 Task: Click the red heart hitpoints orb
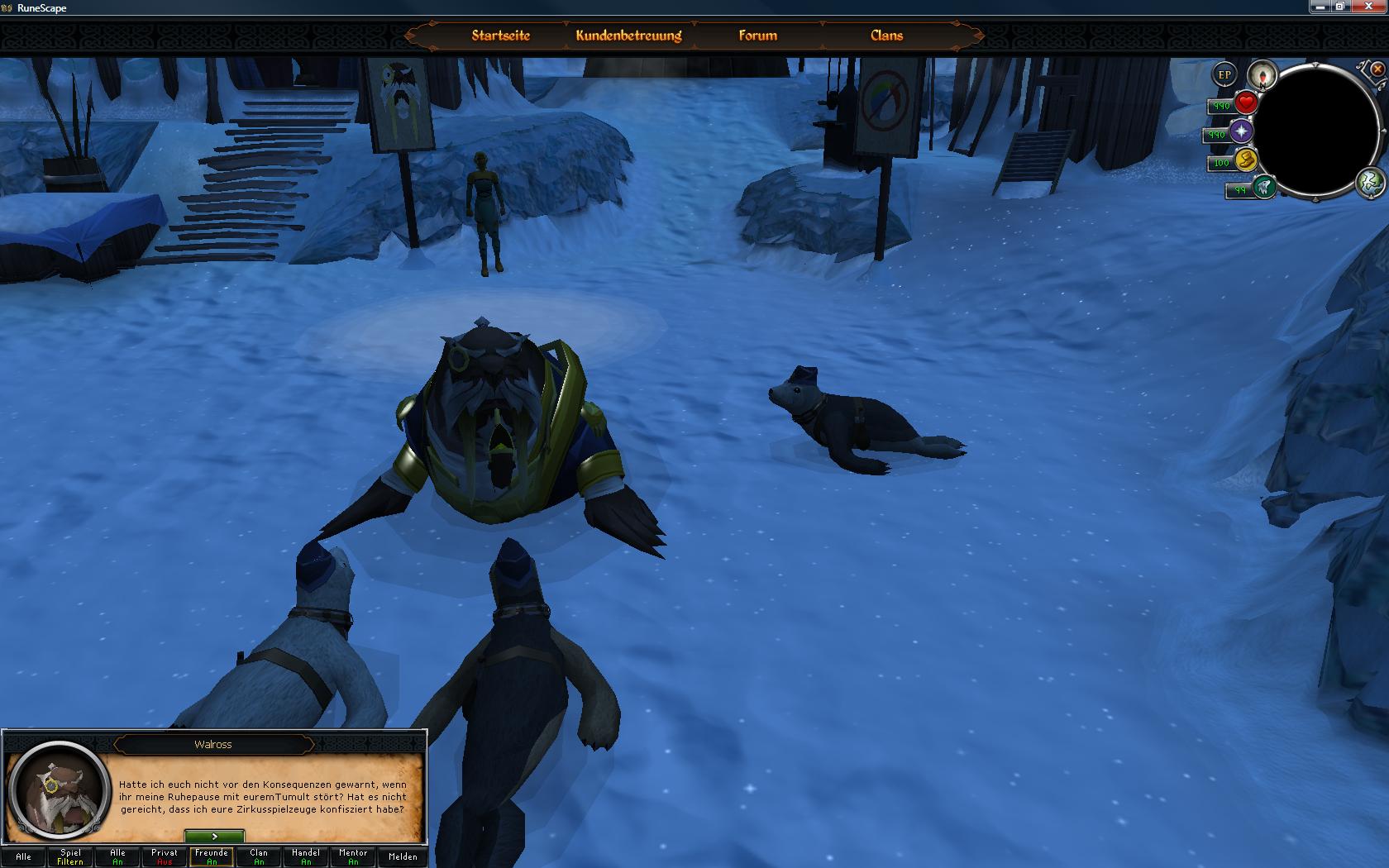click(1245, 103)
